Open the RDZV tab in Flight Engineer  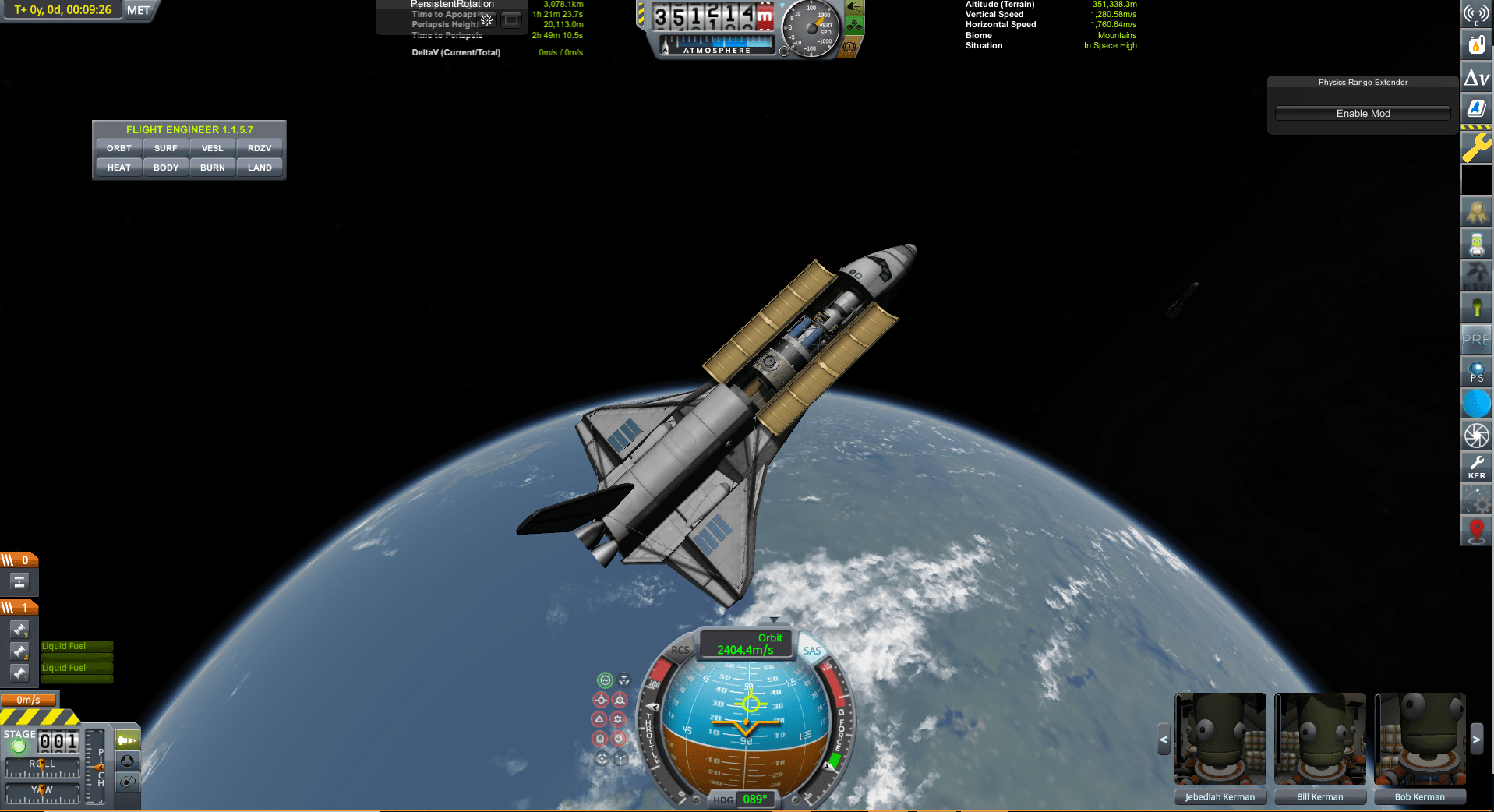pyautogui.click(x=260, y=148)
